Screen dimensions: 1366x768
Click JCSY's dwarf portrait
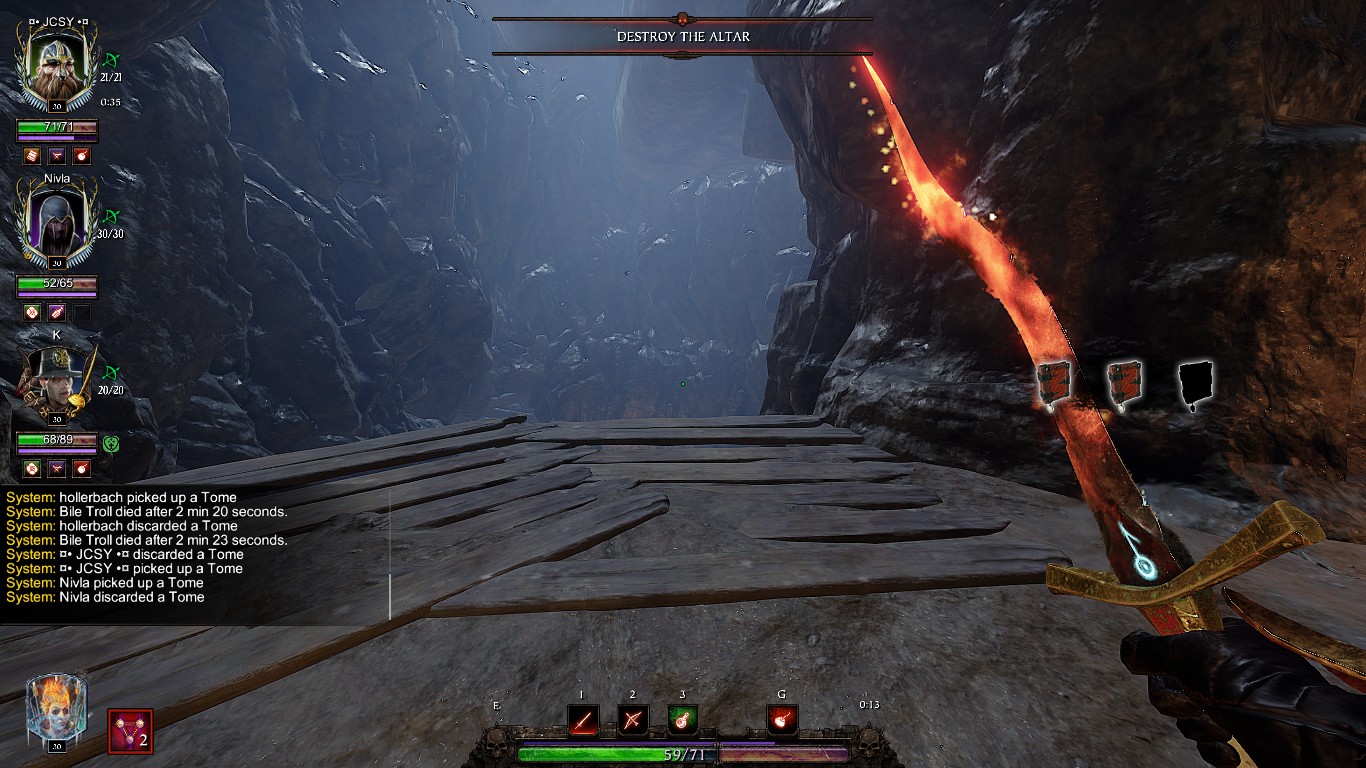pyautogui.click(x=57, y=62)
